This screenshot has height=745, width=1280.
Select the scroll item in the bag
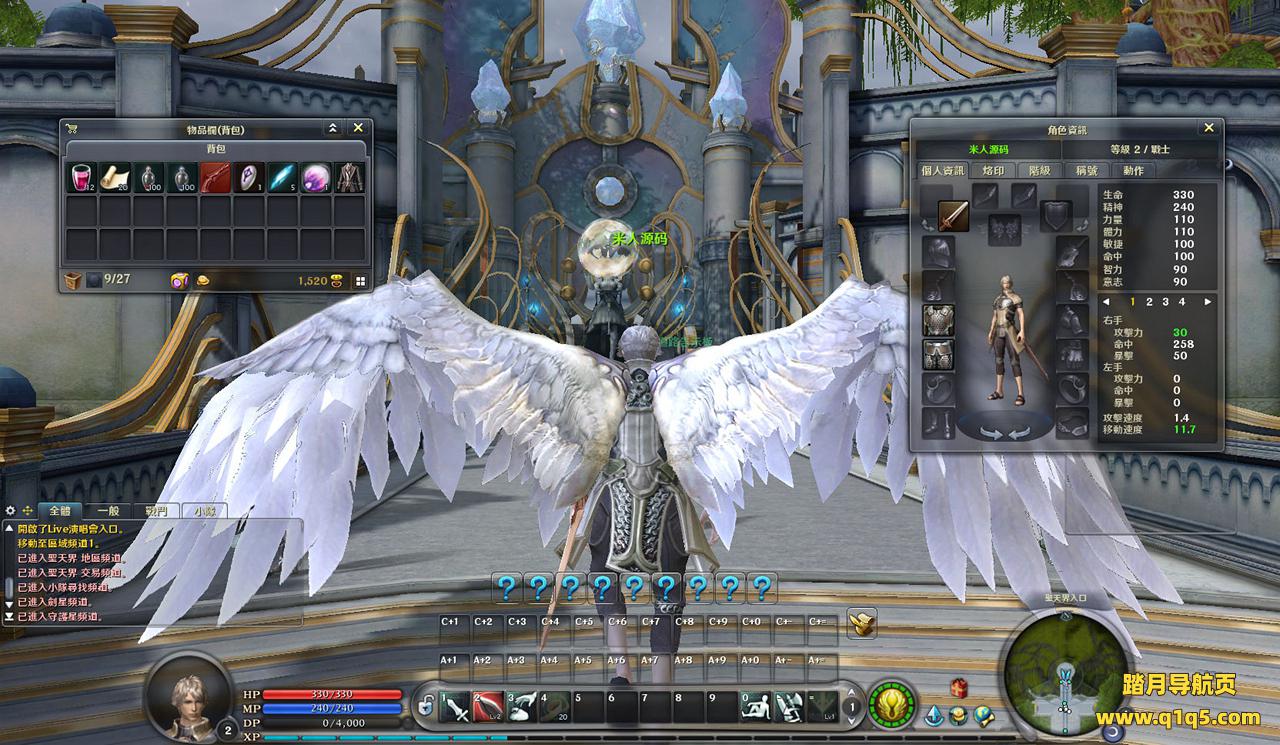[x=114, y=178]
